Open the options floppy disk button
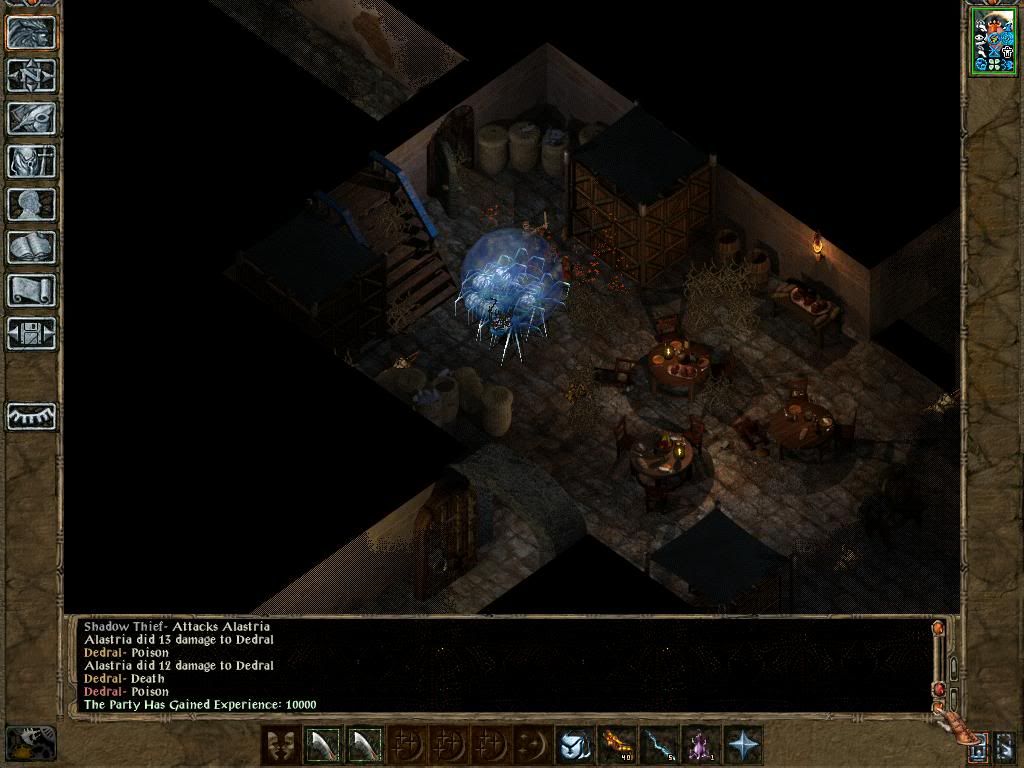The image size is (1024, 768). (31, 332)
